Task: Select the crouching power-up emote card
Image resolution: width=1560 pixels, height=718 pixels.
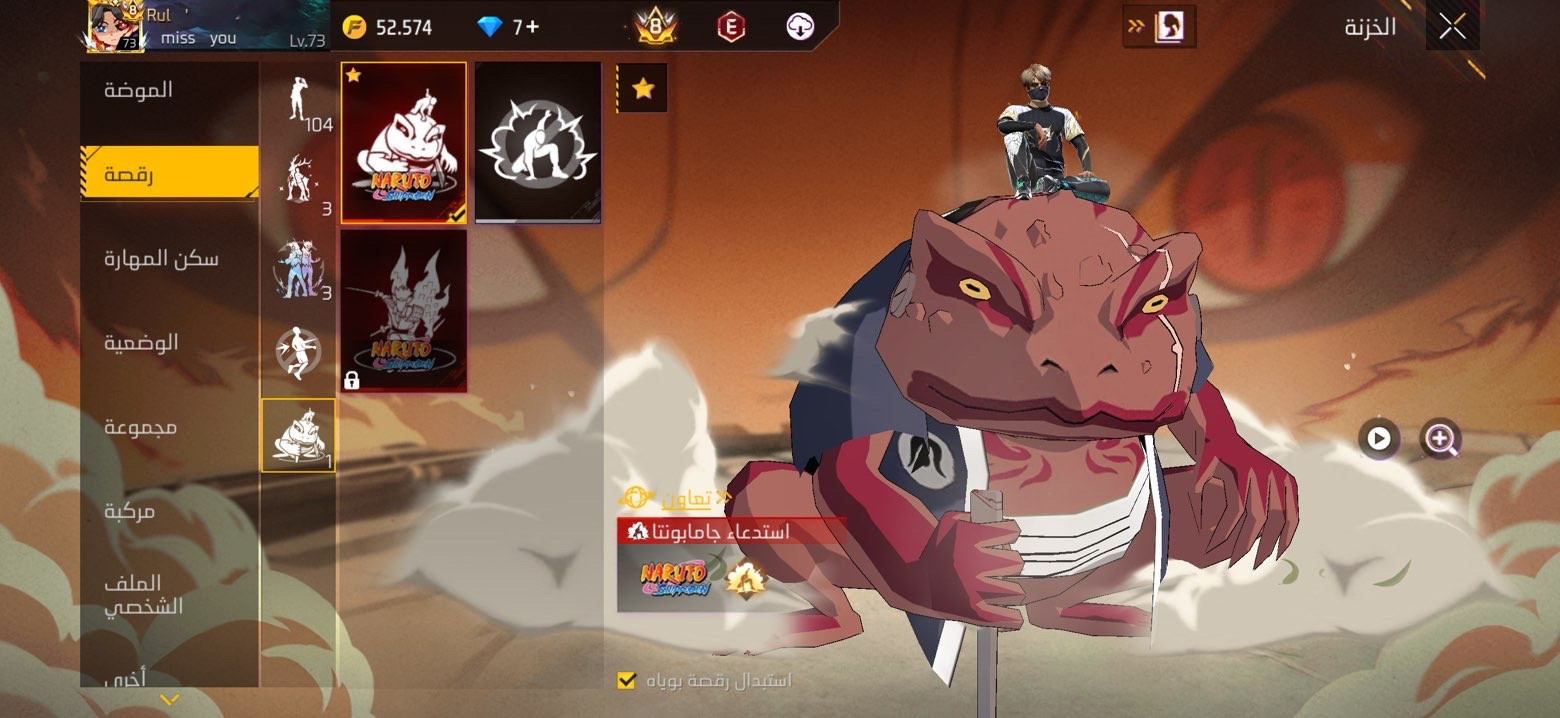Action: pos(538,142)
